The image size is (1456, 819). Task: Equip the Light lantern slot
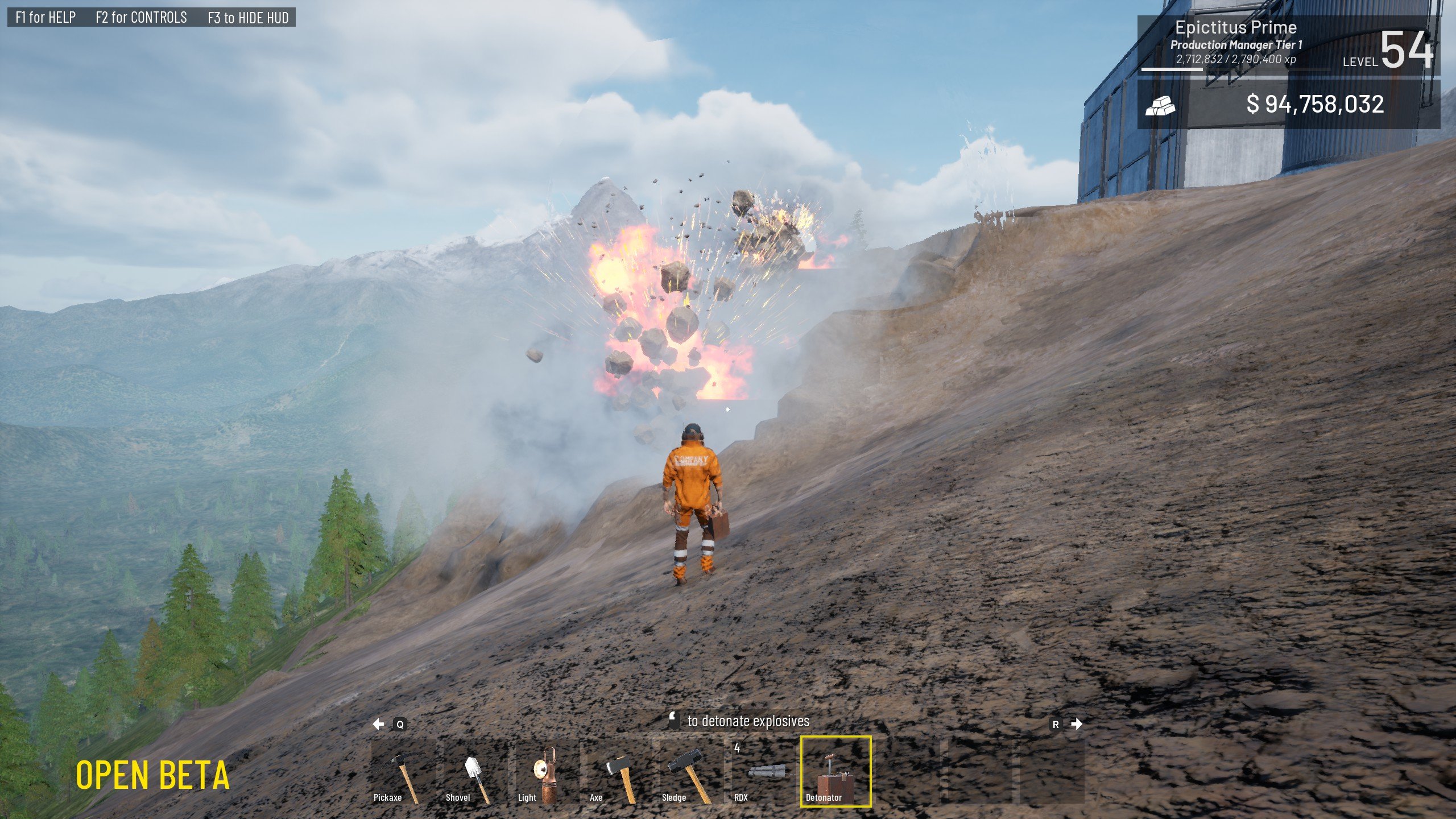click(547, 771)
